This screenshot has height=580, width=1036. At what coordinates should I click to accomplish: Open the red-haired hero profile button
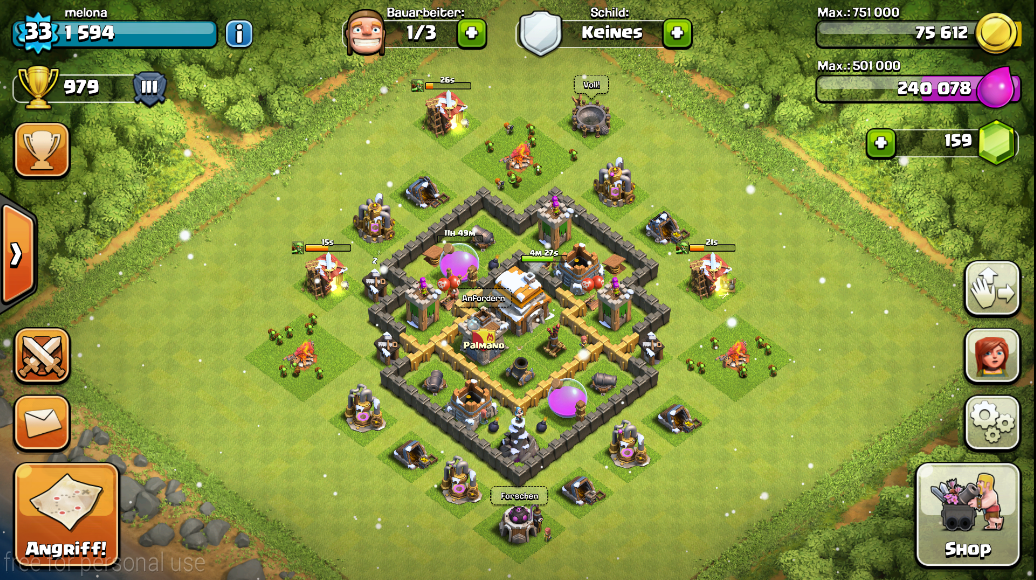991,355
